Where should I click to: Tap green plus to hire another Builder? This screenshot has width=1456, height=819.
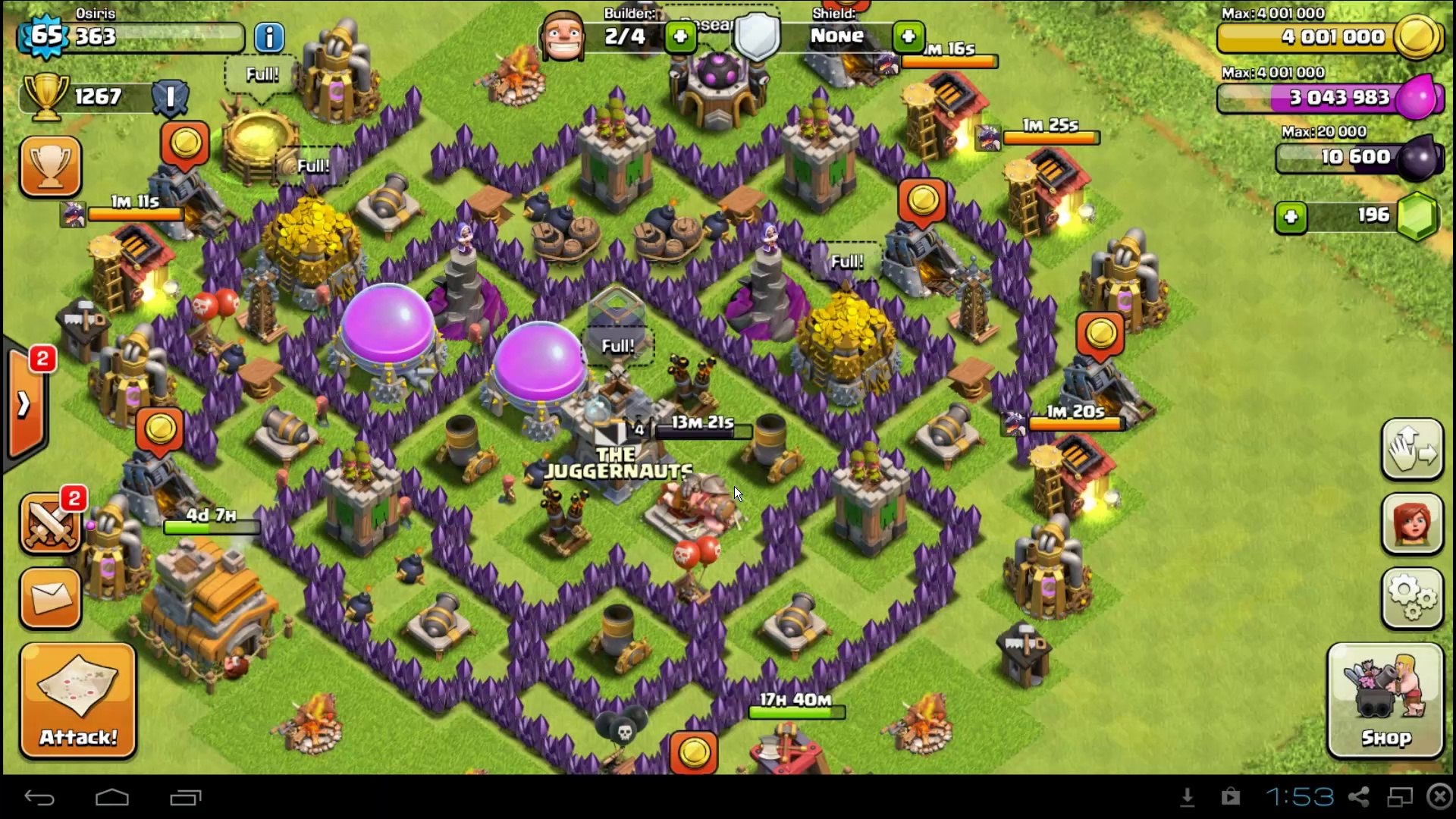pos(679,36)
